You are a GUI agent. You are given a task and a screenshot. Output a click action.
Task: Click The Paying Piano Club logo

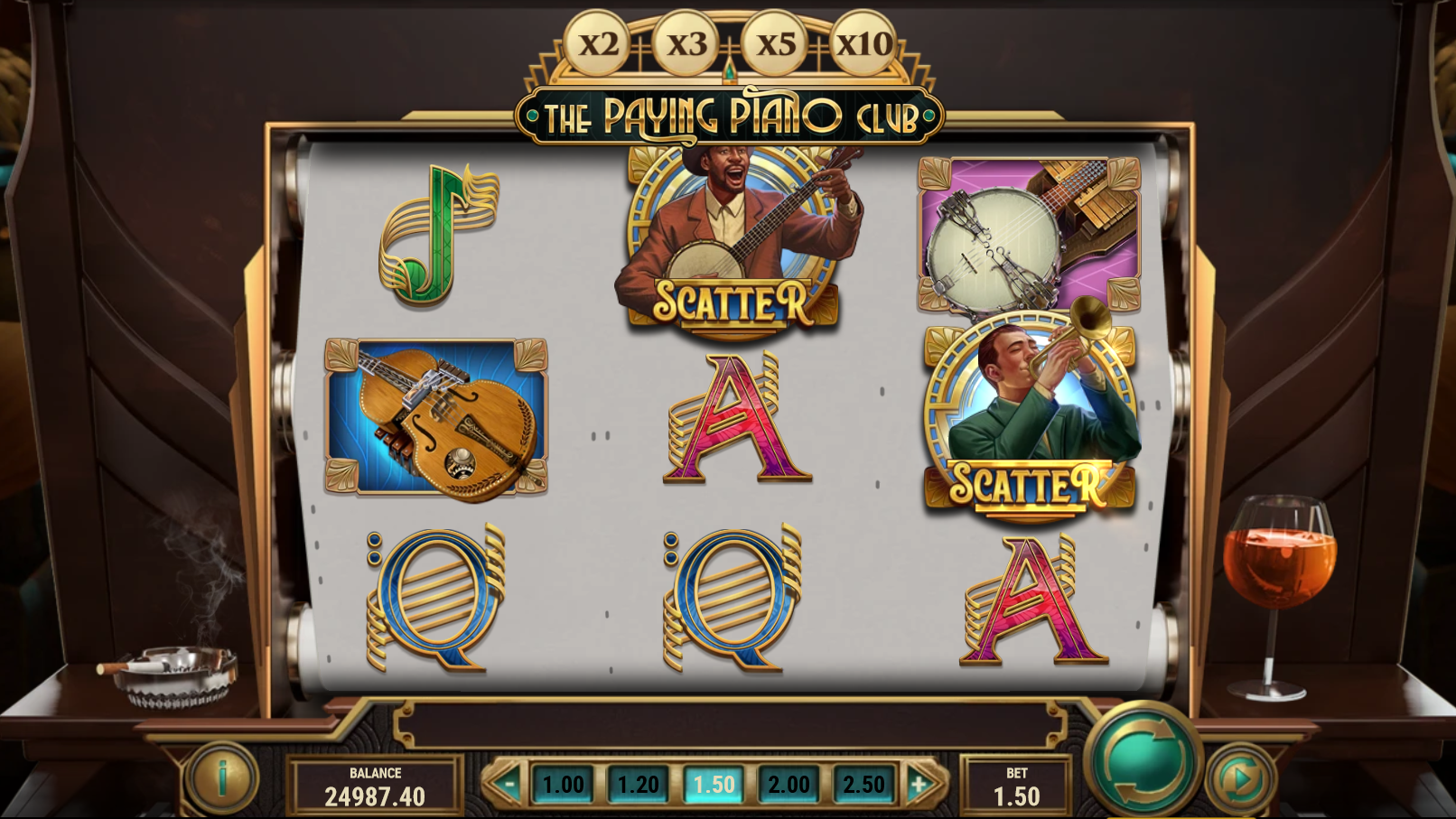727,112
